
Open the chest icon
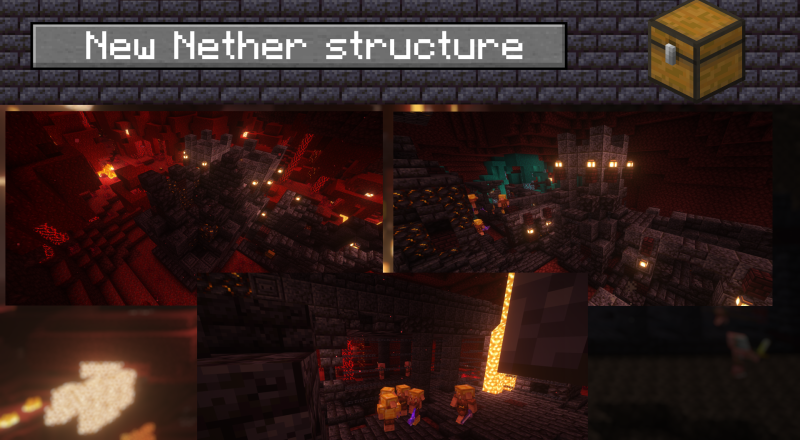pos(695,48)
